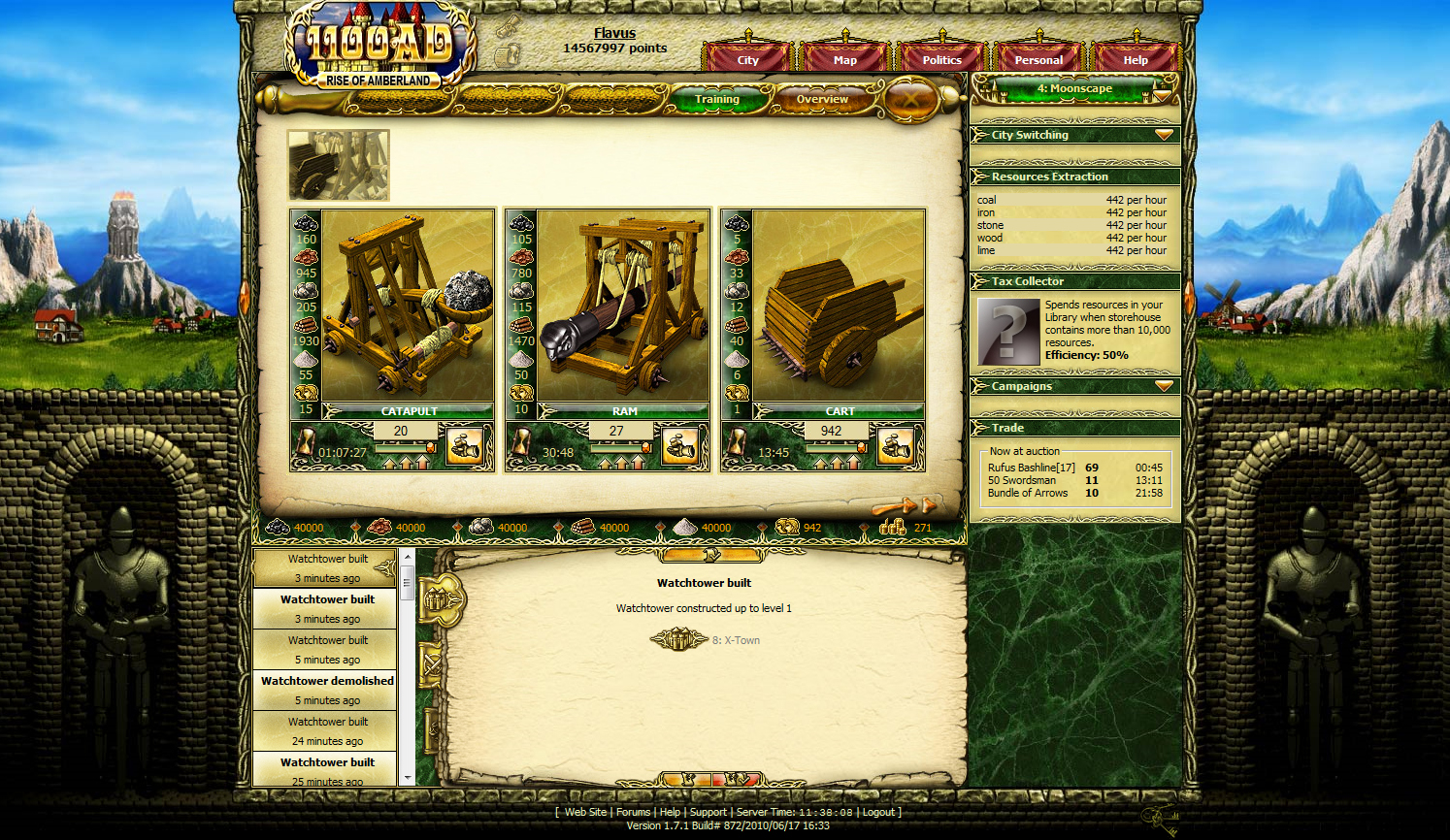Screen dimensions: 1450x840
Task: Click the Flavus player name
Action: coord(614,33)
